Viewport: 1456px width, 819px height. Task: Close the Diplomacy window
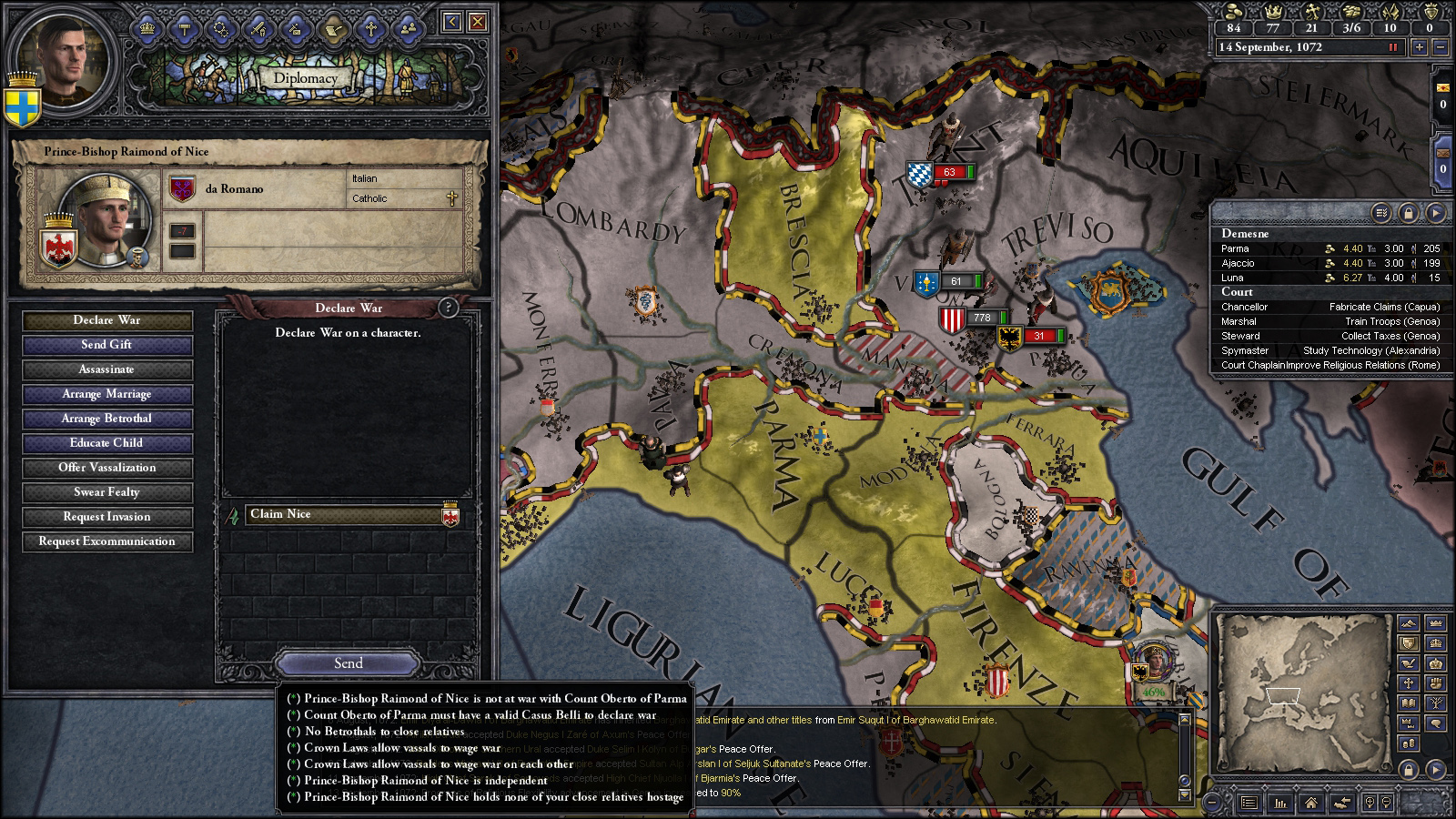477,21
